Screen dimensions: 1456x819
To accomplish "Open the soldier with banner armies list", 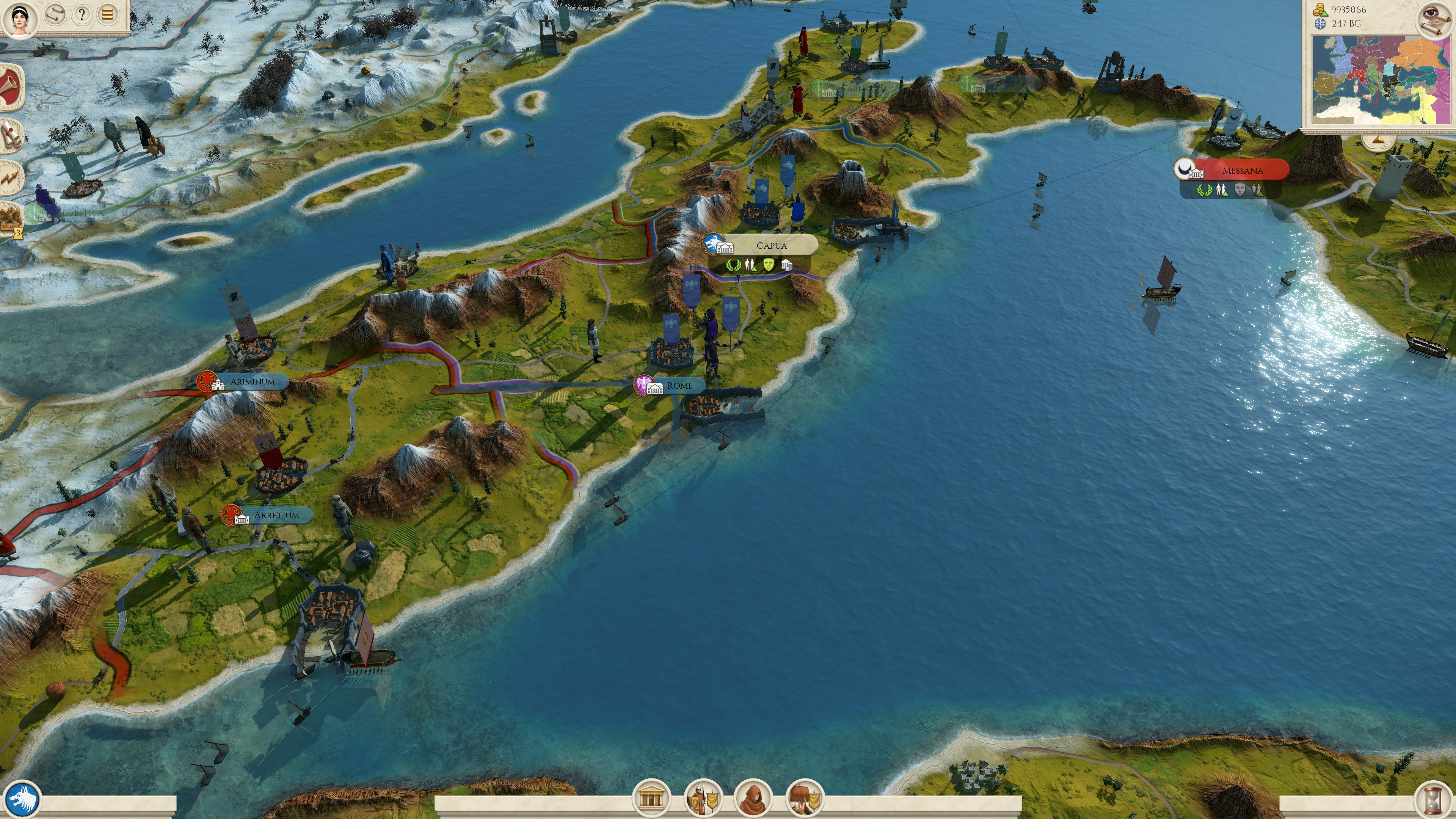I will (x=703, y=798).
